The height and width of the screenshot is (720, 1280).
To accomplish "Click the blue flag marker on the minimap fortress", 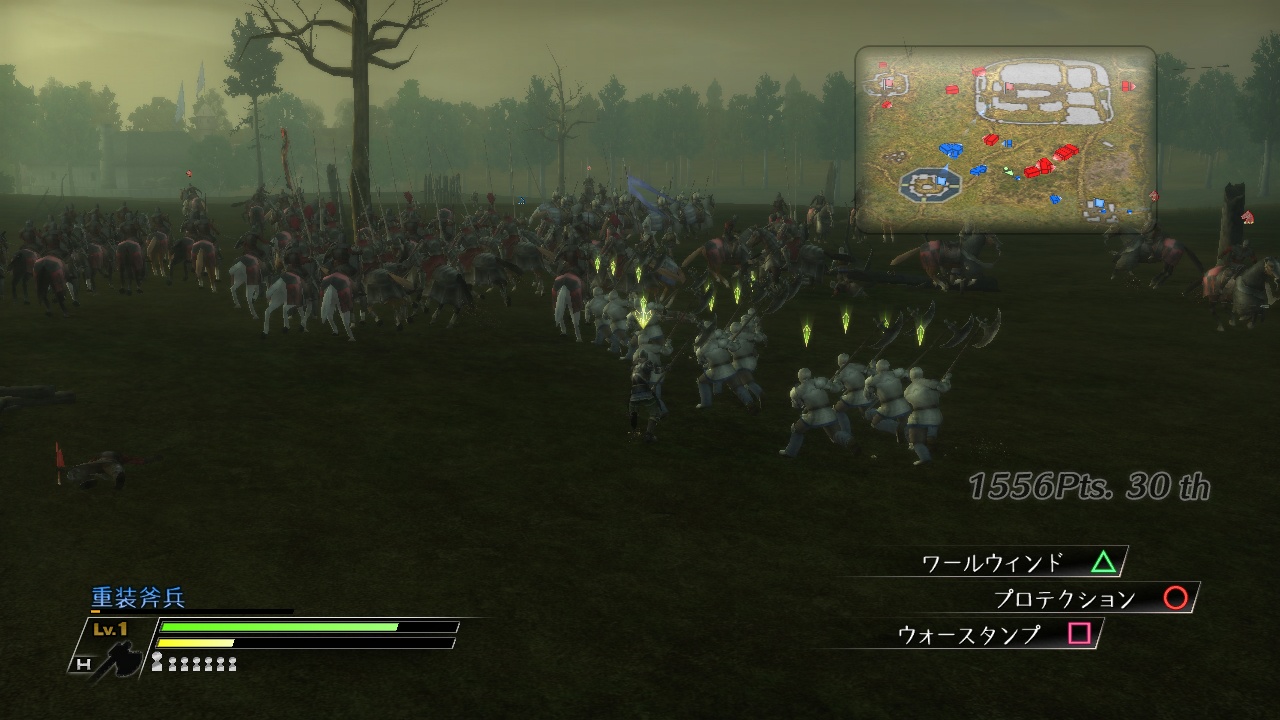I will point(940,180).
